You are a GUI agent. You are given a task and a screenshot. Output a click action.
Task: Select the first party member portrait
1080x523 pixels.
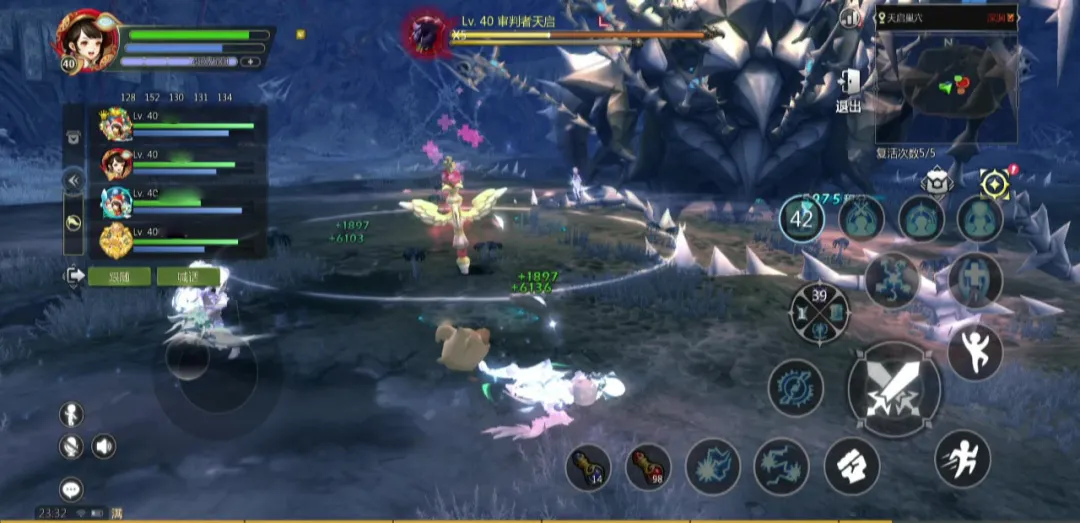tap(116, 124)
